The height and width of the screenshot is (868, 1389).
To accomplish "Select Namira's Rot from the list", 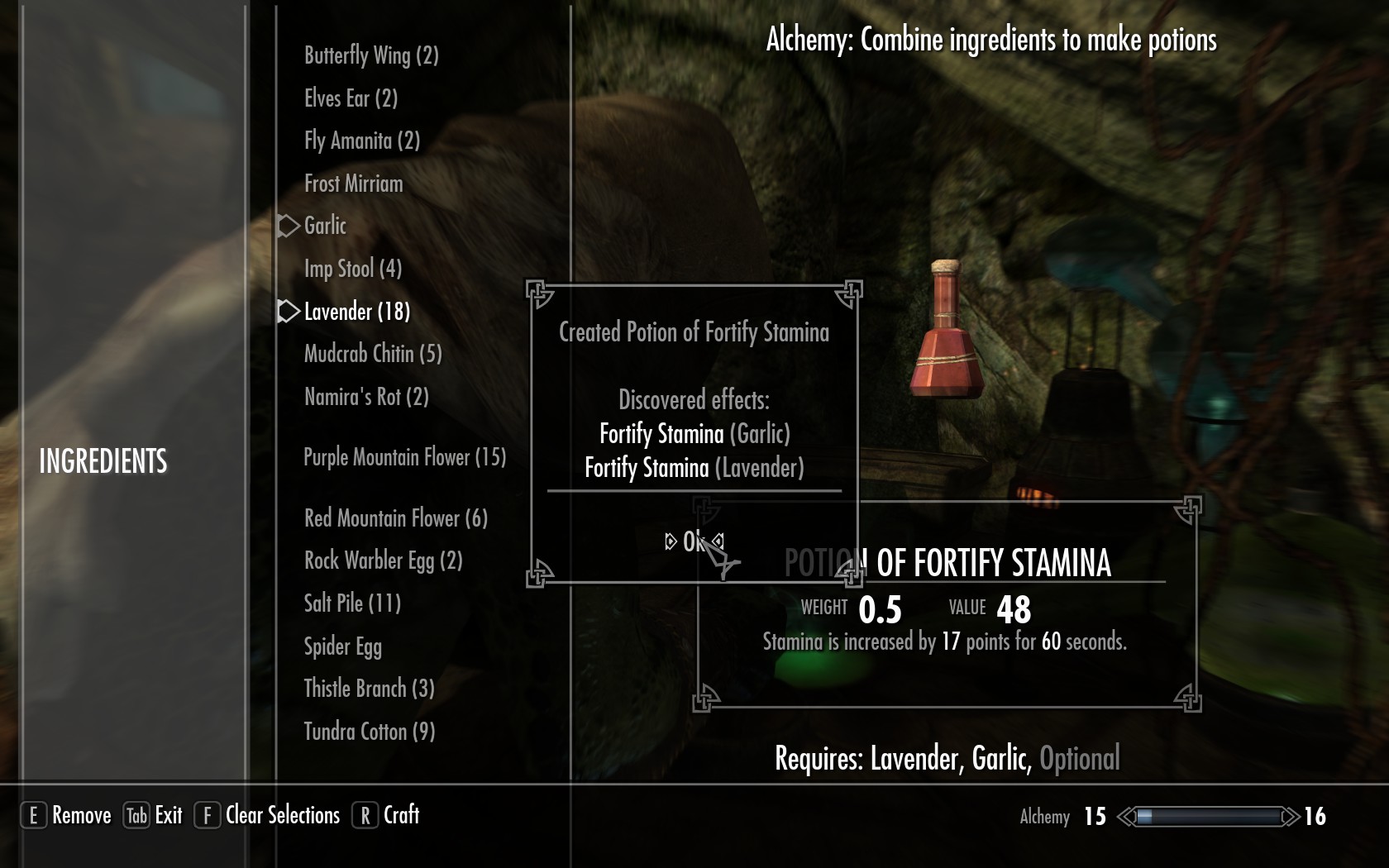I will (x=366, y=397).
